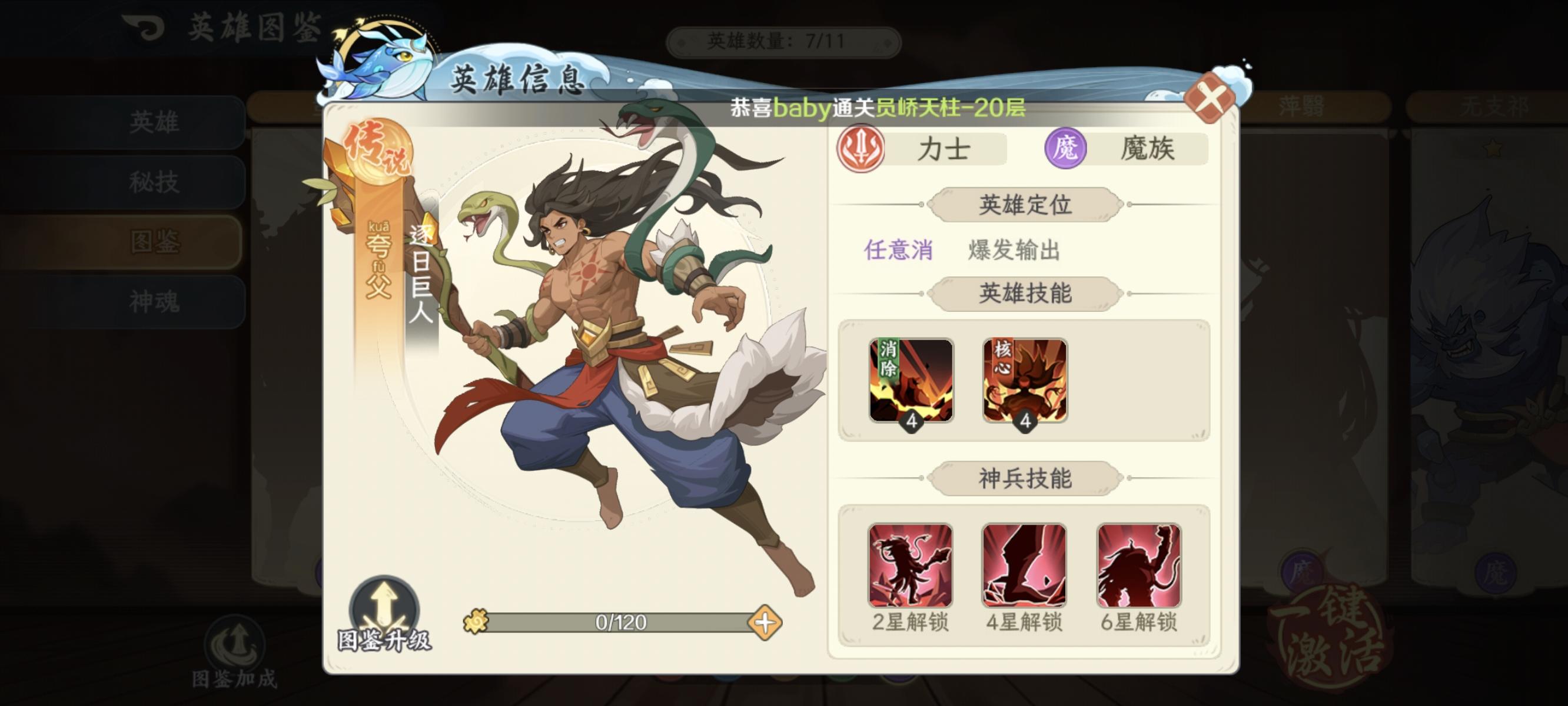Screen dimensions: 1568x706
Task: View the 4星解锁 divine weapon skill
Action: (1026, 567)
